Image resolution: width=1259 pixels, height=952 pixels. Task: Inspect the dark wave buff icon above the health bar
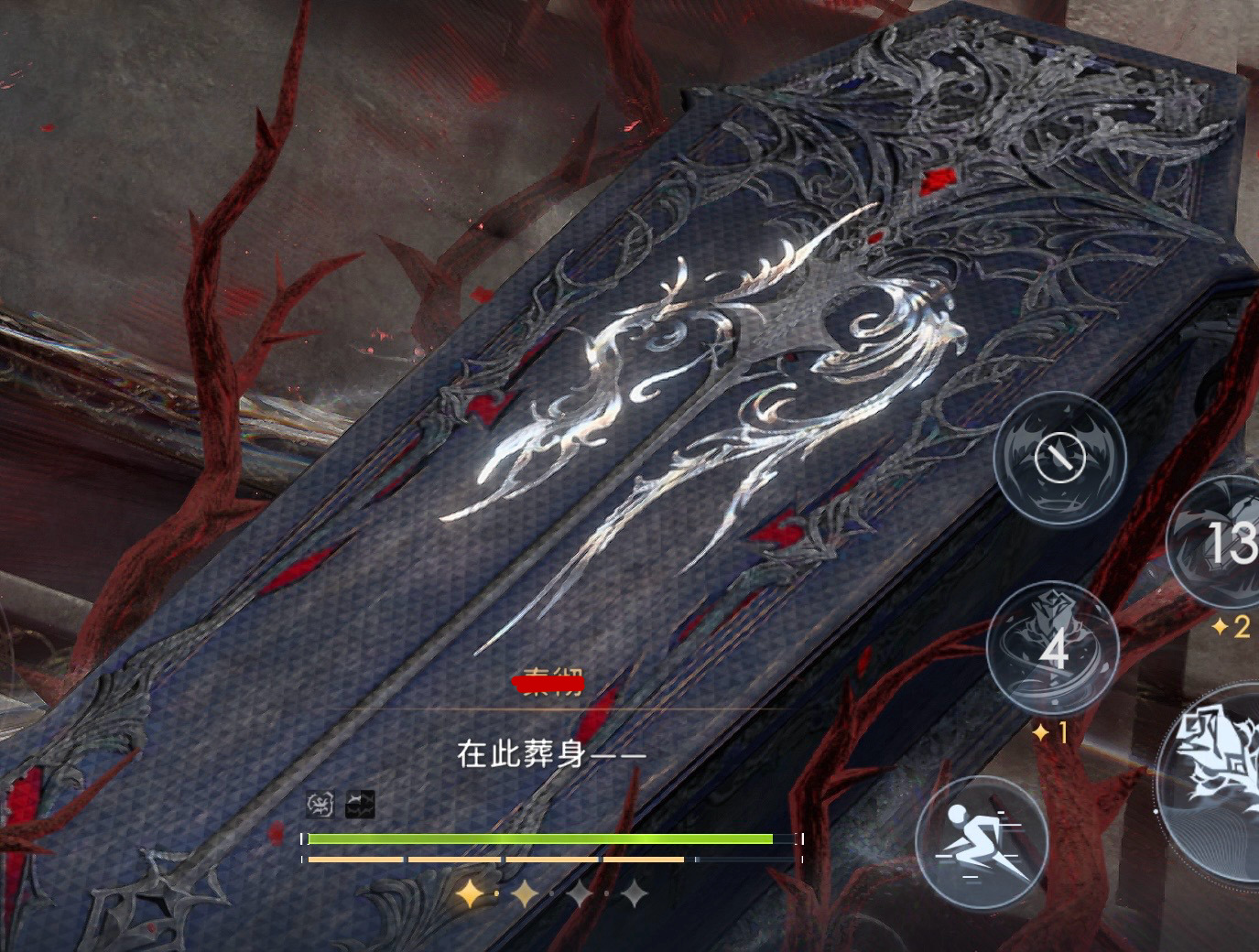(x=360, y=805)
